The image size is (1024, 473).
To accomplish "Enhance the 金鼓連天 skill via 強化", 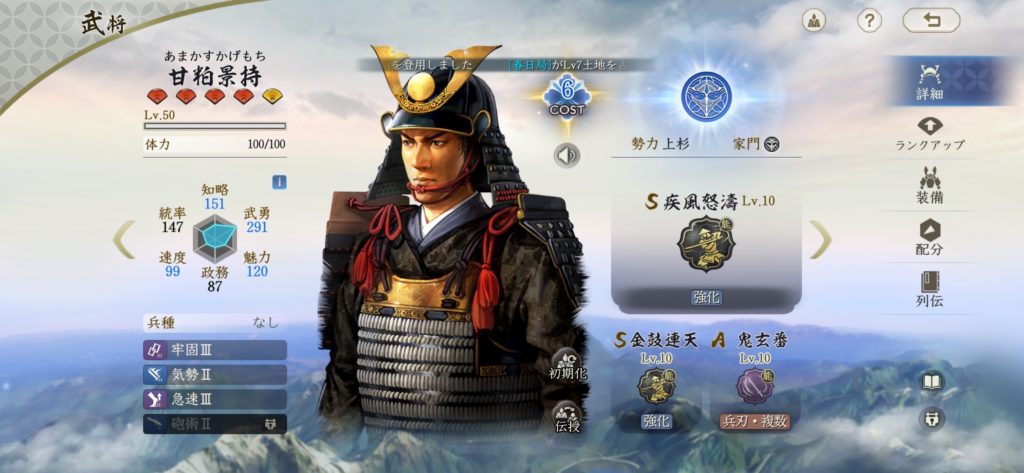I will pos(656,421).
